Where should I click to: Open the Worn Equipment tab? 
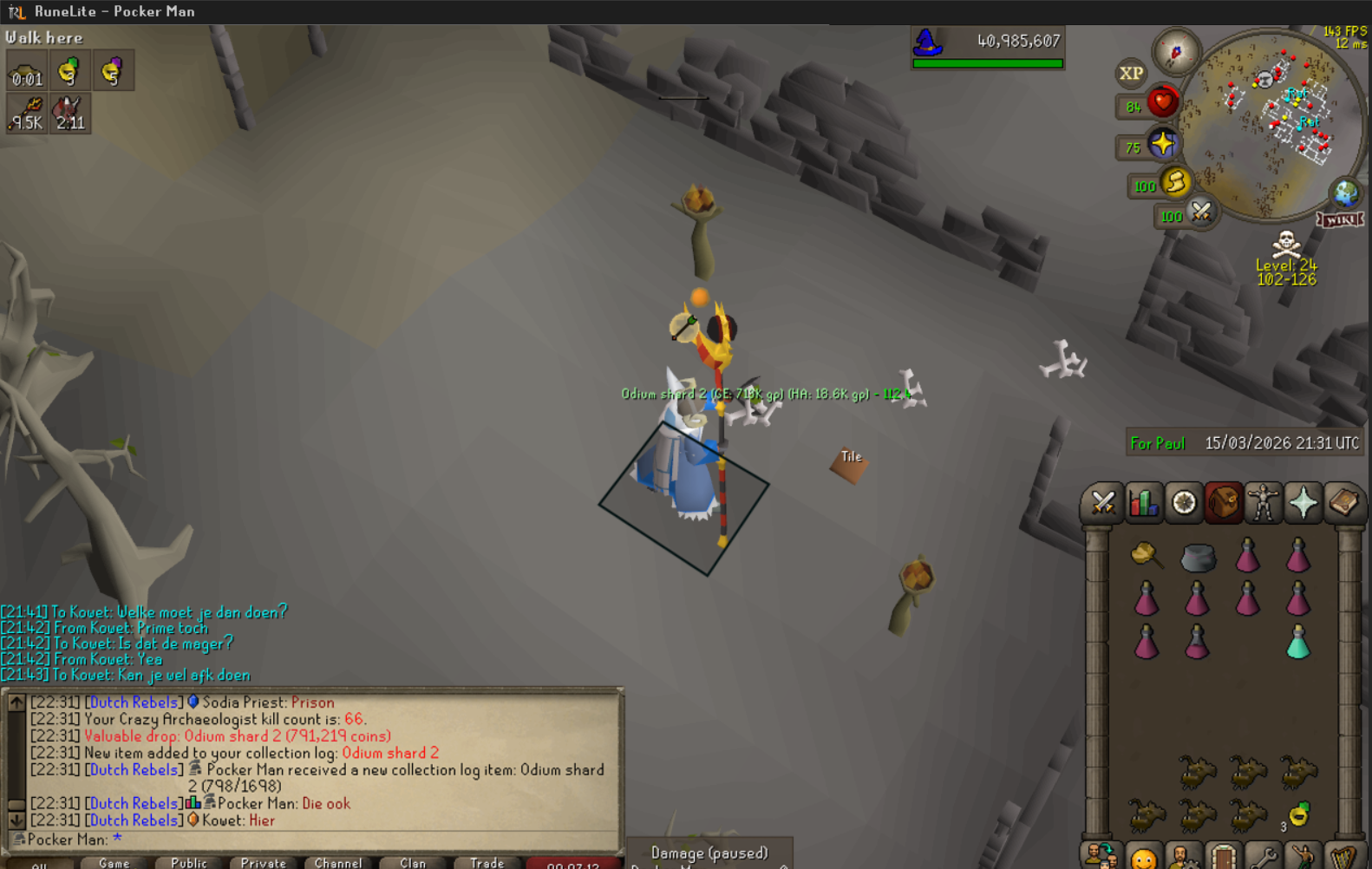point(1263,503)
